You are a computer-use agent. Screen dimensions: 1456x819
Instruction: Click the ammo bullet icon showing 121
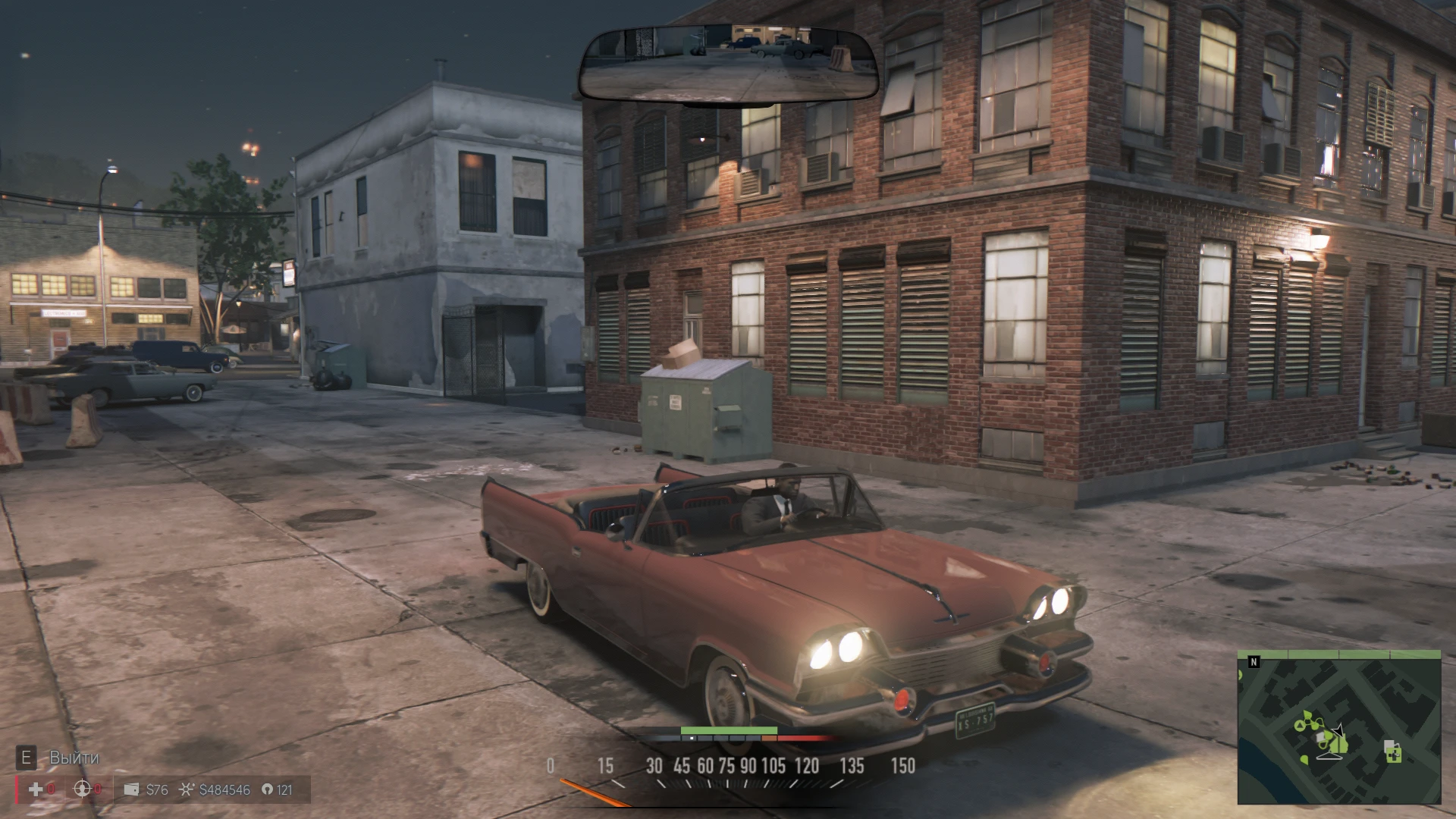[268, 789]
